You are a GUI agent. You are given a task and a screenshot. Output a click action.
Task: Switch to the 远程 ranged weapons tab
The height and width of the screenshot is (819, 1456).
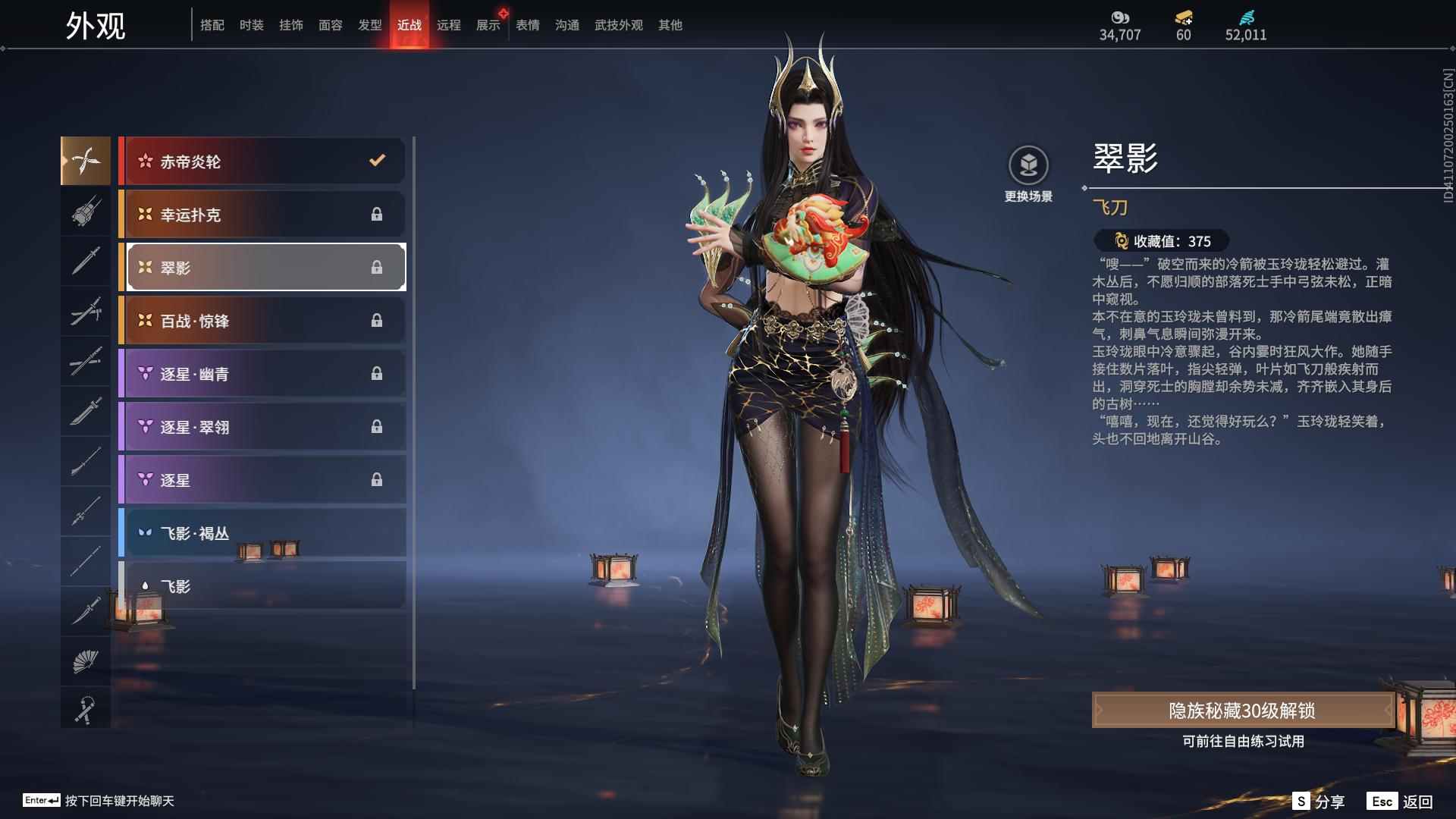tap(450, 24)
